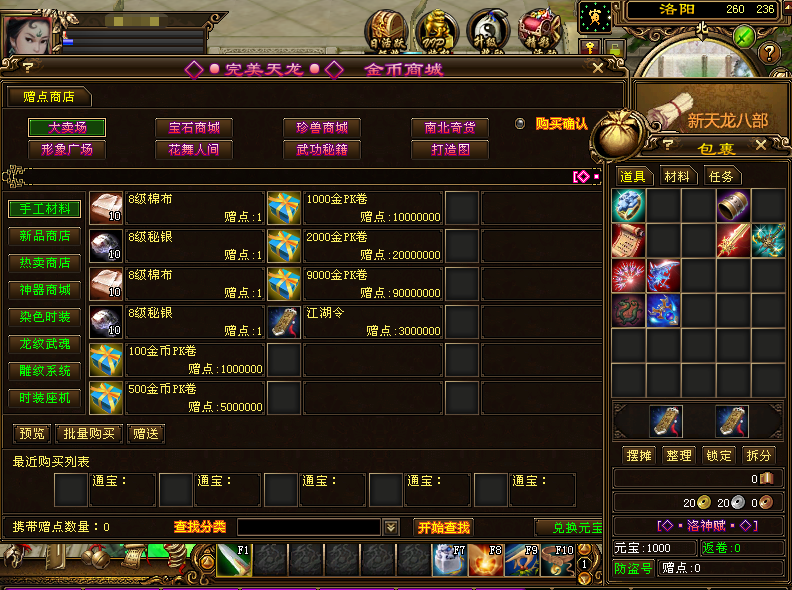Close the gold coin mall window
792x590 pixels.
click(x=598, y=68)
